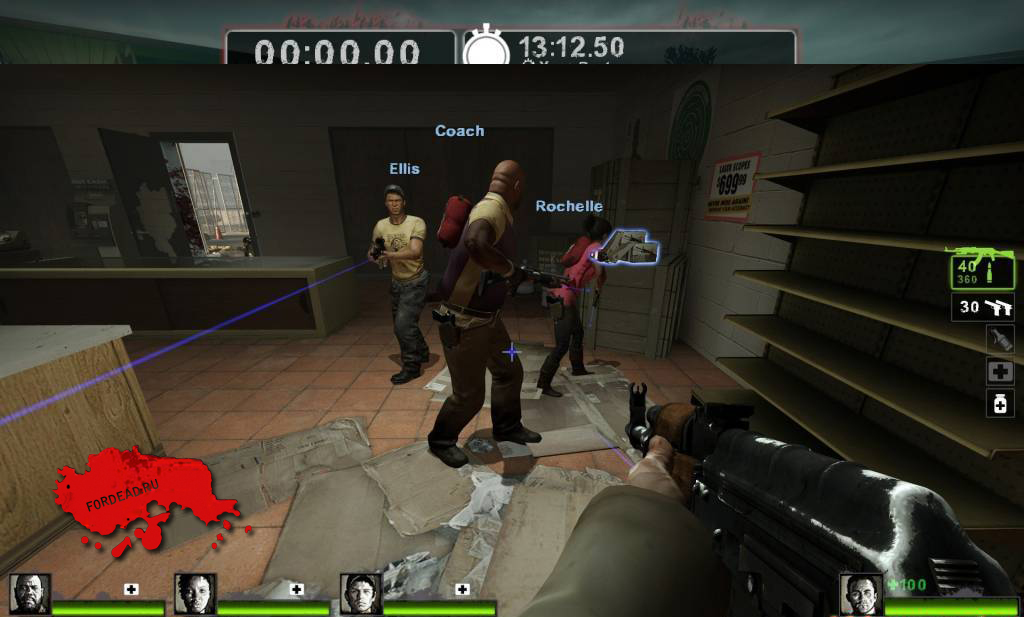The height and width of the screenshot is (617, 1024).
Task: Click Rochelle's teammate portrait
Action: coord(195,594)
